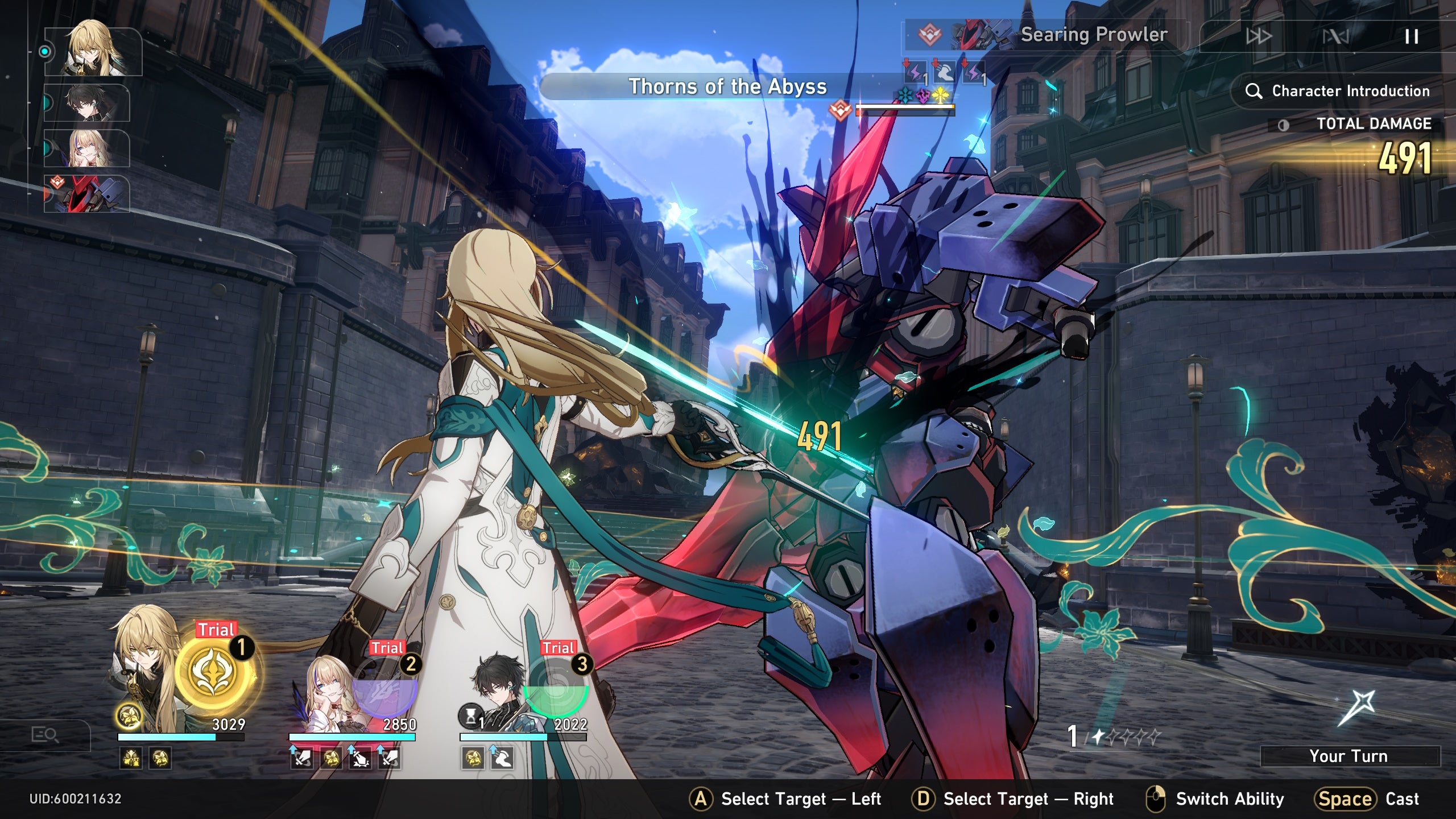
Task: Open the battle details magnifier button
Action: (45, 735)
